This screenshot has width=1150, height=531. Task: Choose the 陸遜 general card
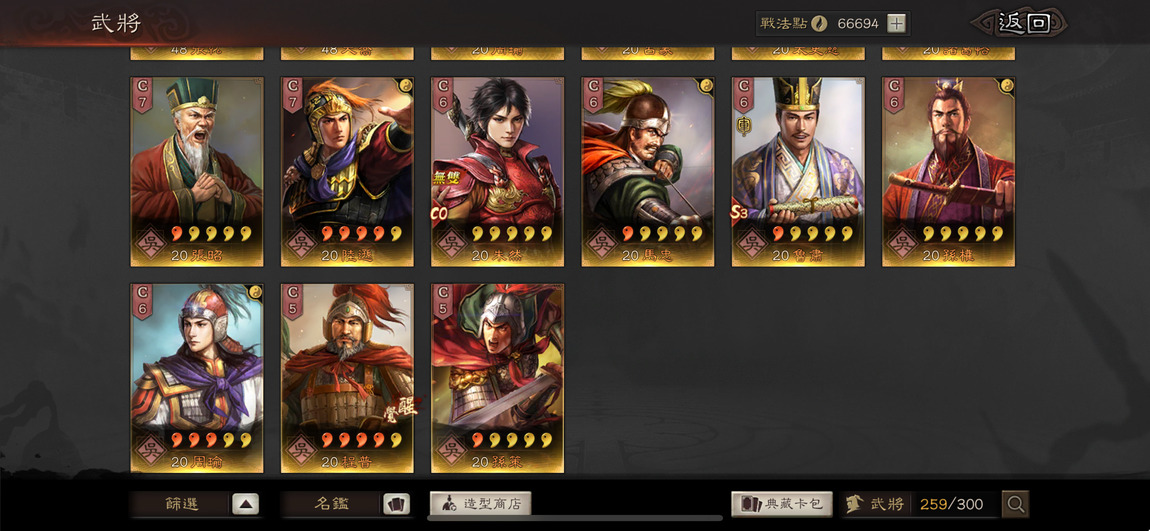(x=347, y=171)
